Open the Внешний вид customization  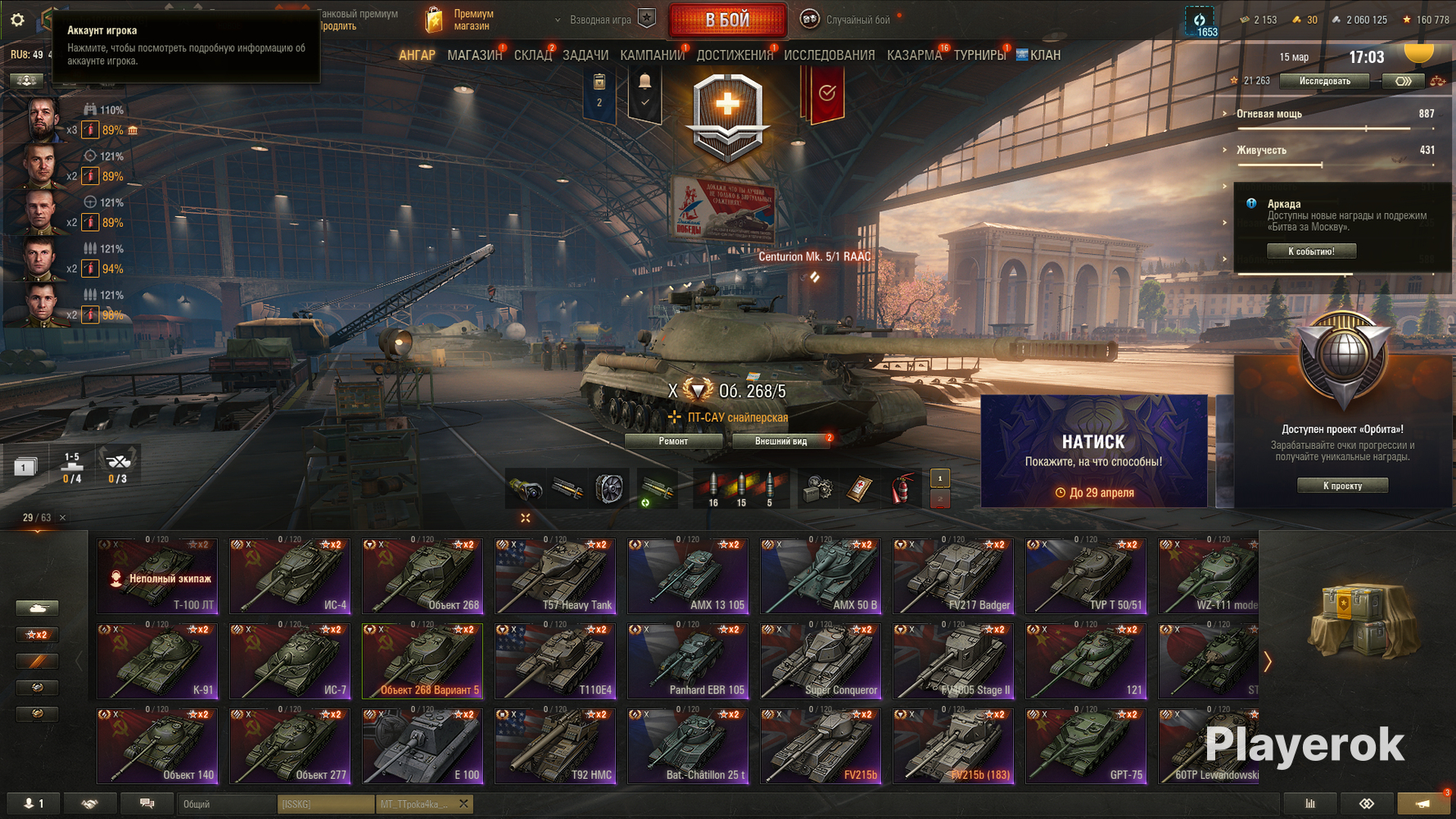click(x=780, y=441)
